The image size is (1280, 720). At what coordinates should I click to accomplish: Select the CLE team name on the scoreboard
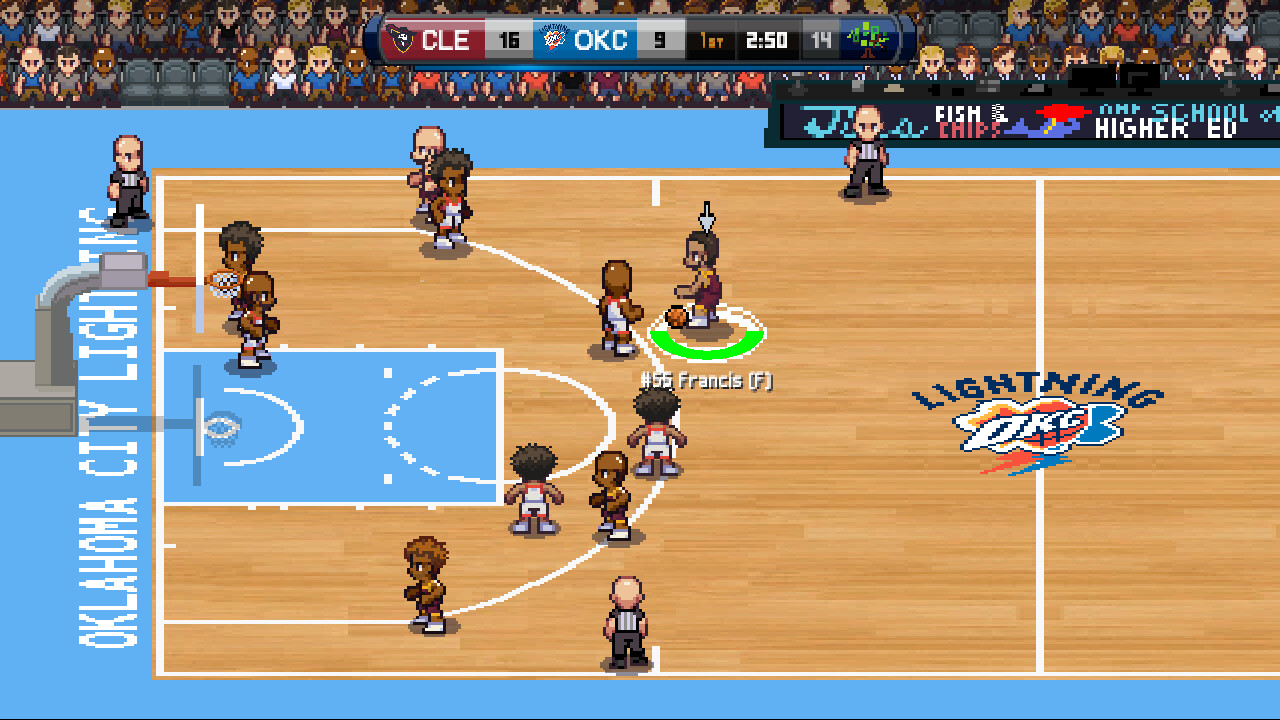(446, 40)
